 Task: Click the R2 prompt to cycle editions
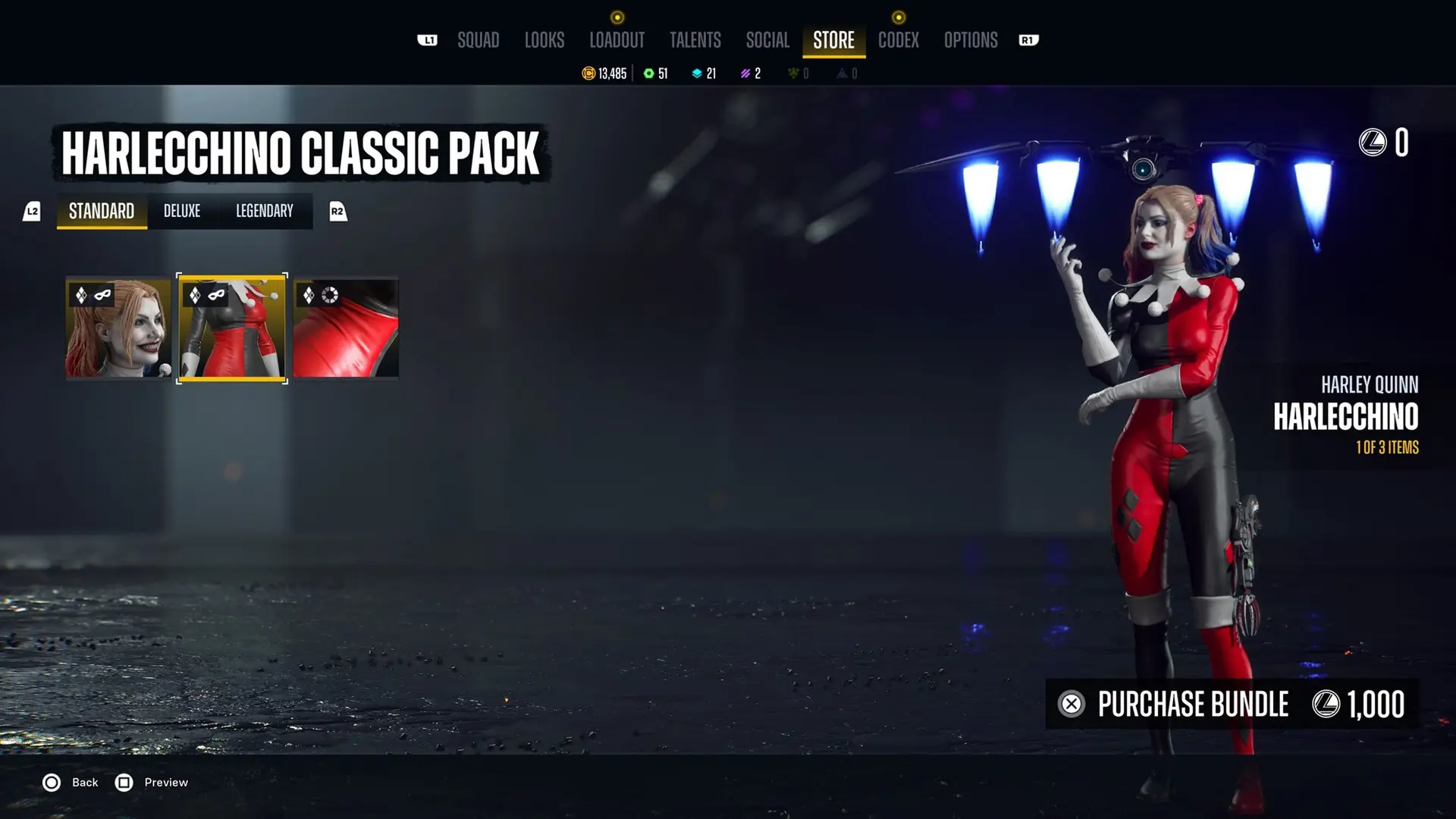[x=337, y=212]
